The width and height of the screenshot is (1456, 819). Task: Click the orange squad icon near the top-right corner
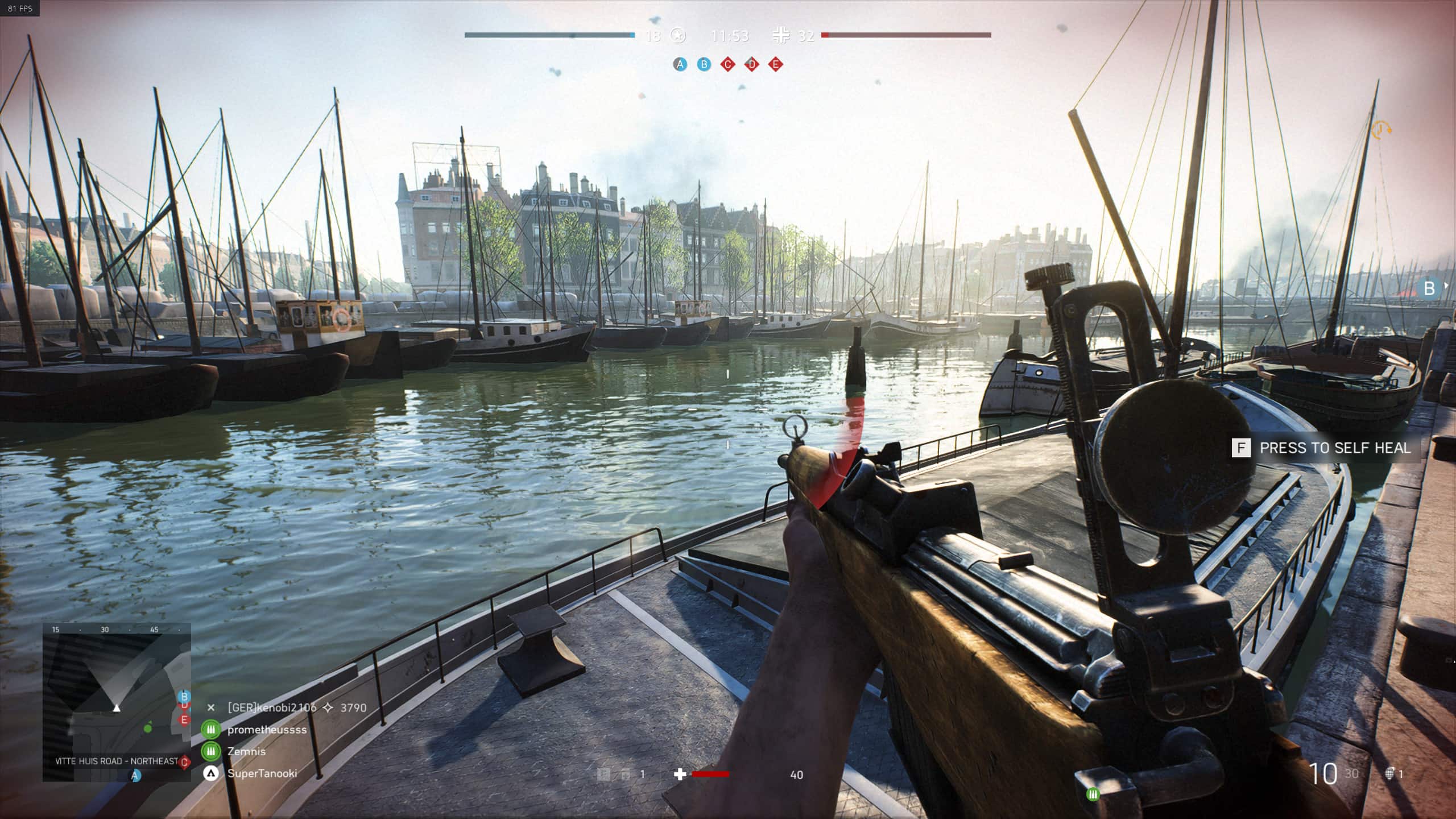[x=1380, y=130]
